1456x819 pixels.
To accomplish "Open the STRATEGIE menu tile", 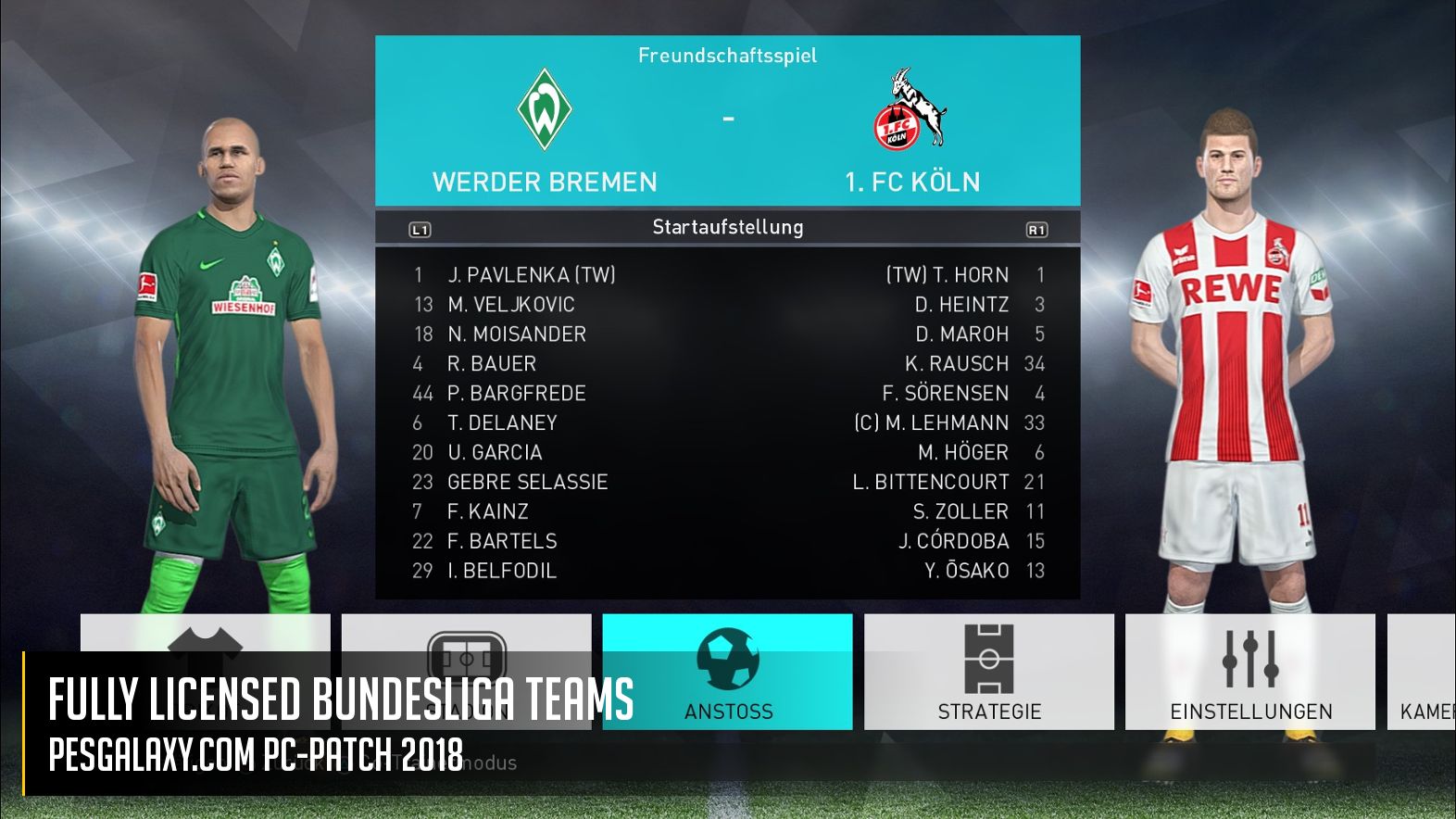I will click(988, 672).
